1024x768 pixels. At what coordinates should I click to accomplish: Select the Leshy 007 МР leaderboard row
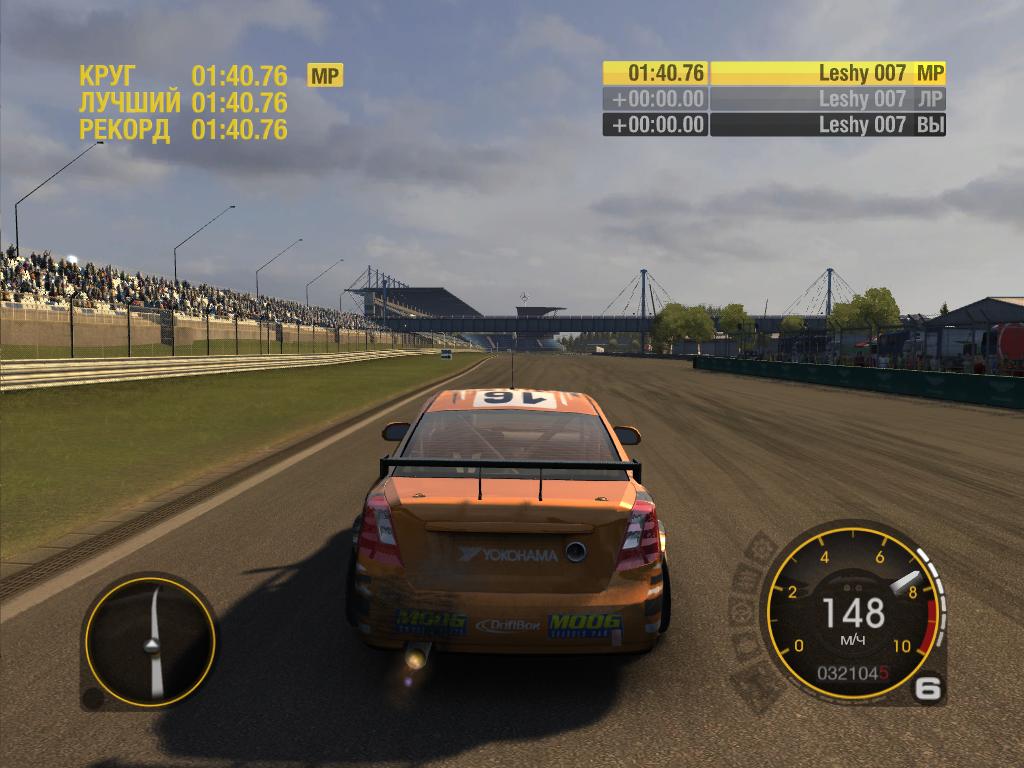[x=774, y=73]
